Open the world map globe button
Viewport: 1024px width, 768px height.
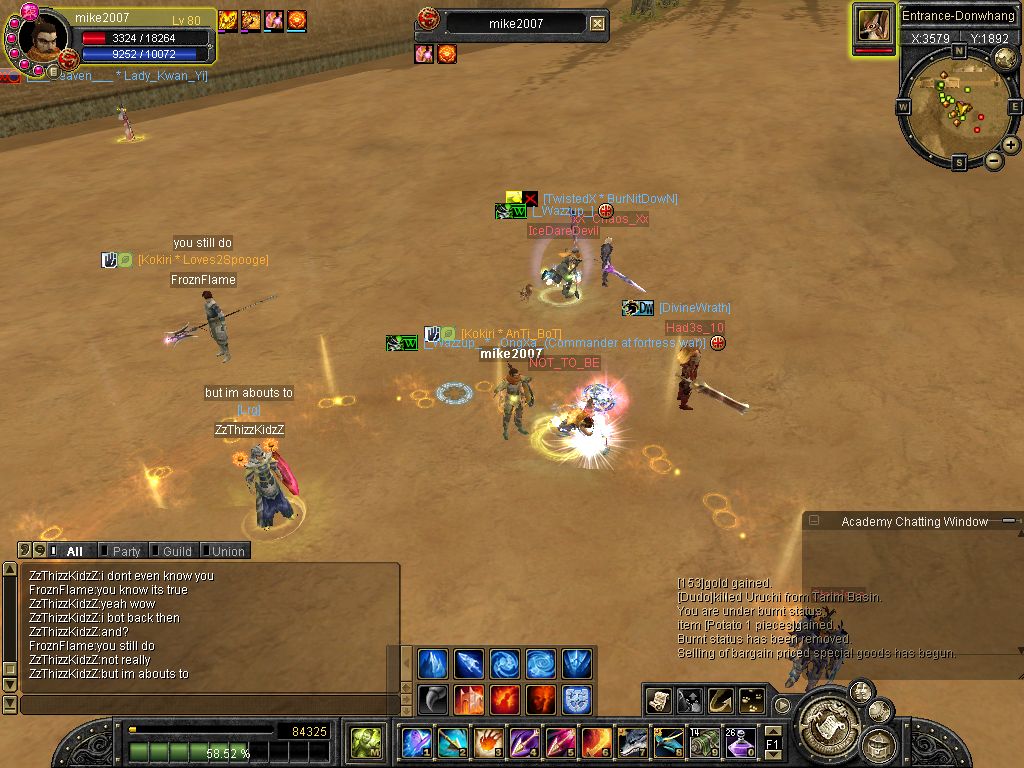(x=1005, y=59)
